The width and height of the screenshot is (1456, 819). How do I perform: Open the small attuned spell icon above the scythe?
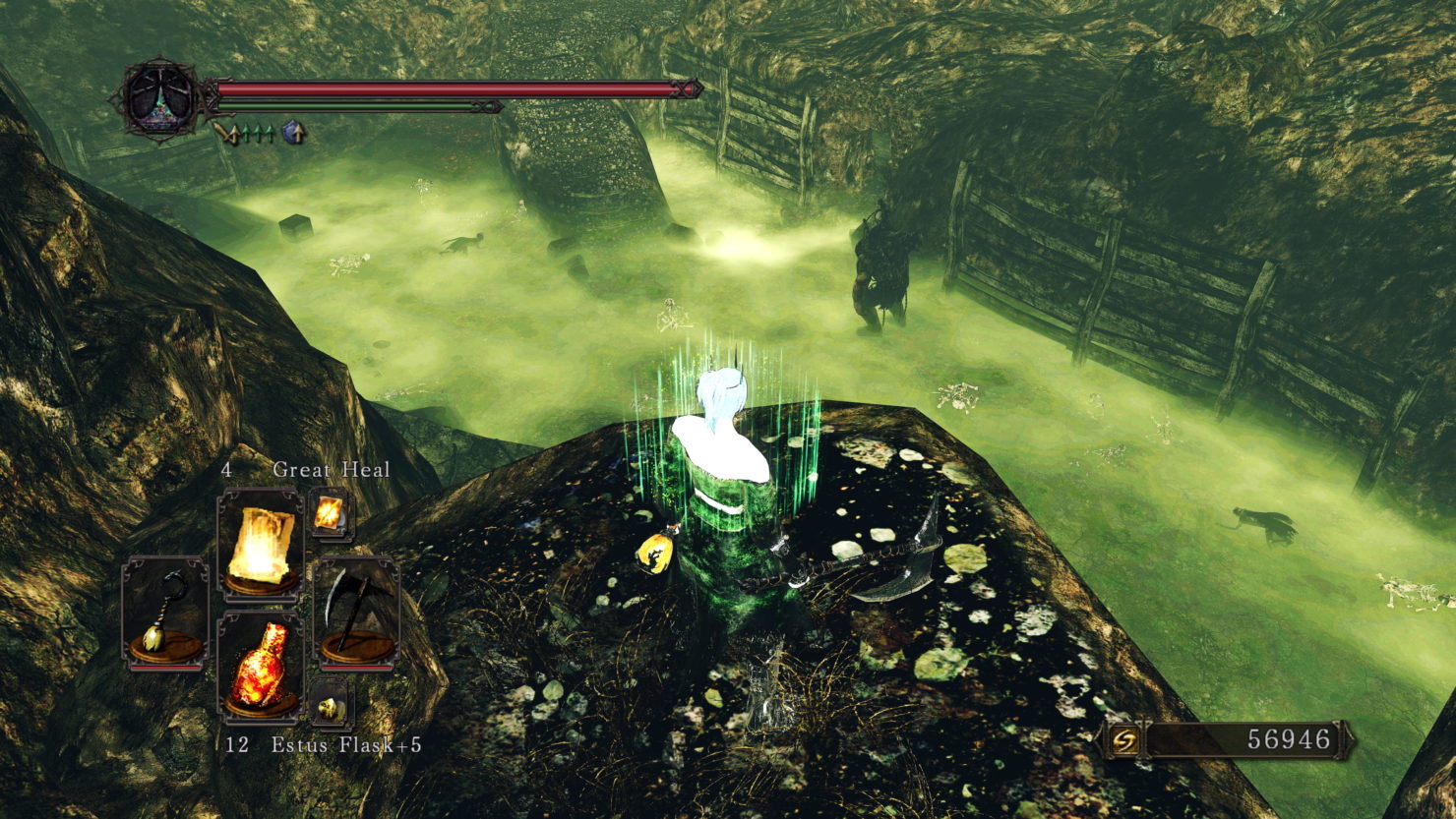(x=329, y=512)
